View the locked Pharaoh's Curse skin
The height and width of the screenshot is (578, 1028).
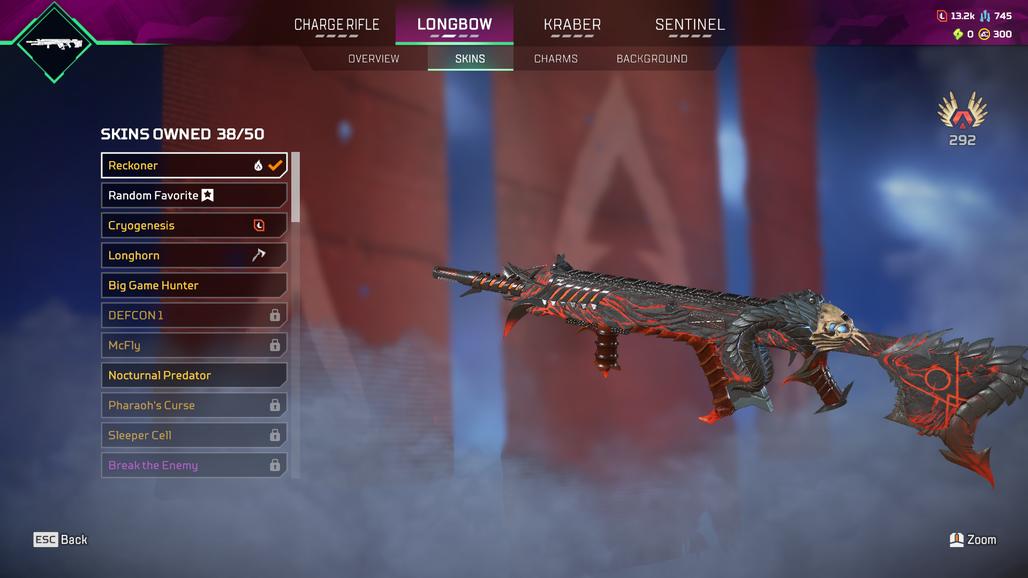tap(194, 405)
